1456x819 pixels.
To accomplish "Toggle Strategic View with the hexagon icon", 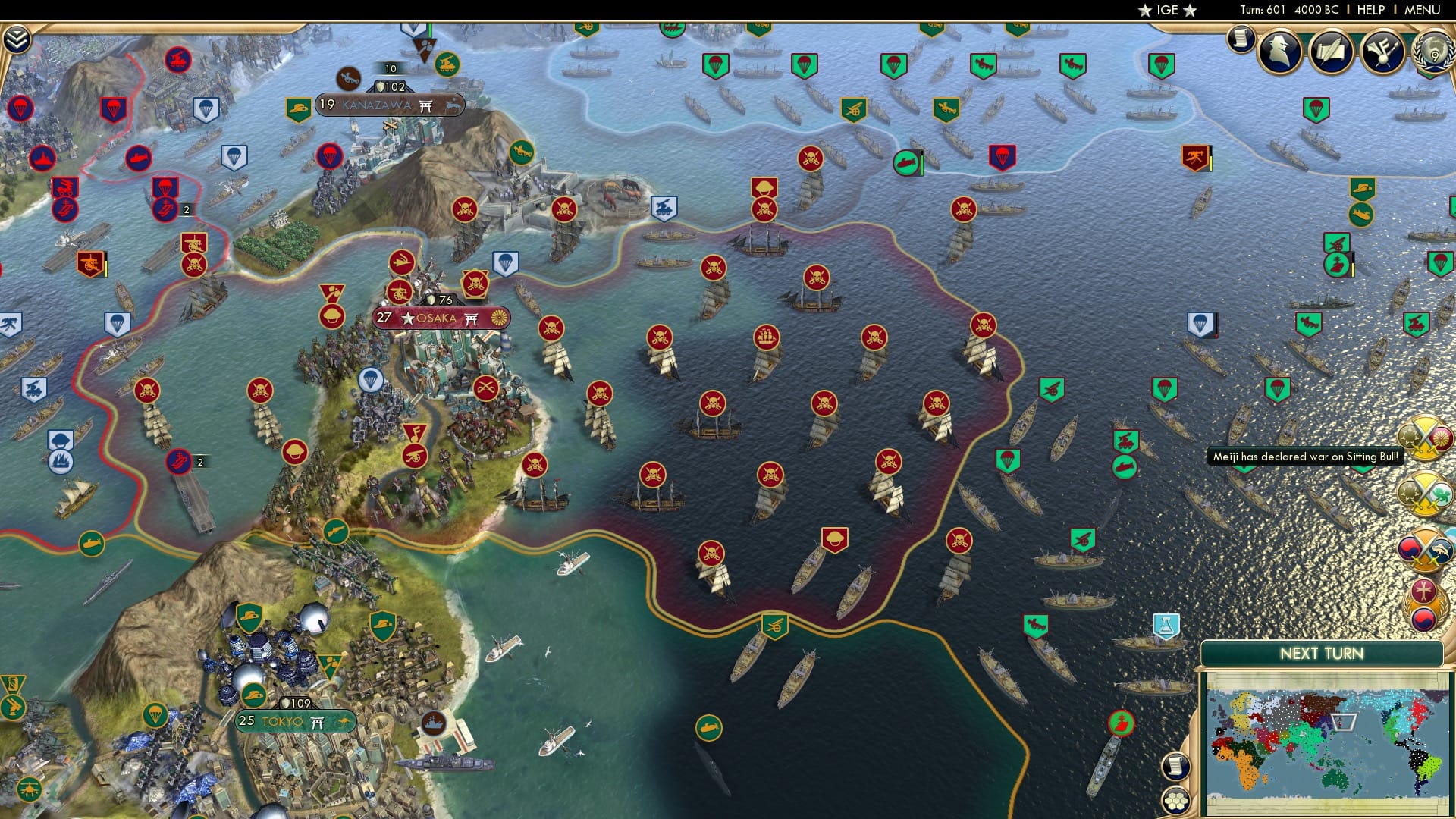I will click(x=1175, y=802).
